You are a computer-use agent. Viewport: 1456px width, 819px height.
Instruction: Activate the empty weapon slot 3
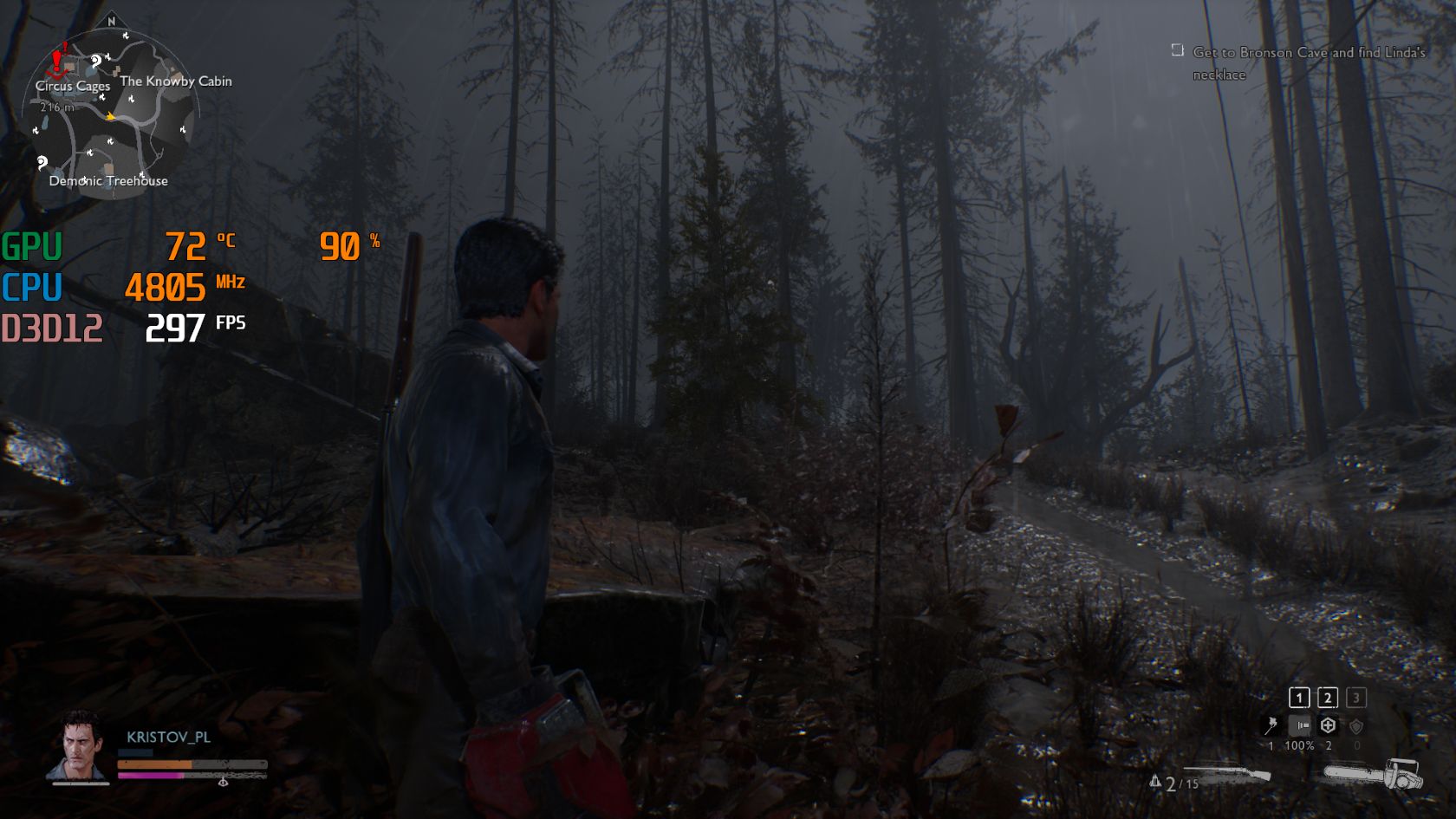click(x=1356, y=697)
